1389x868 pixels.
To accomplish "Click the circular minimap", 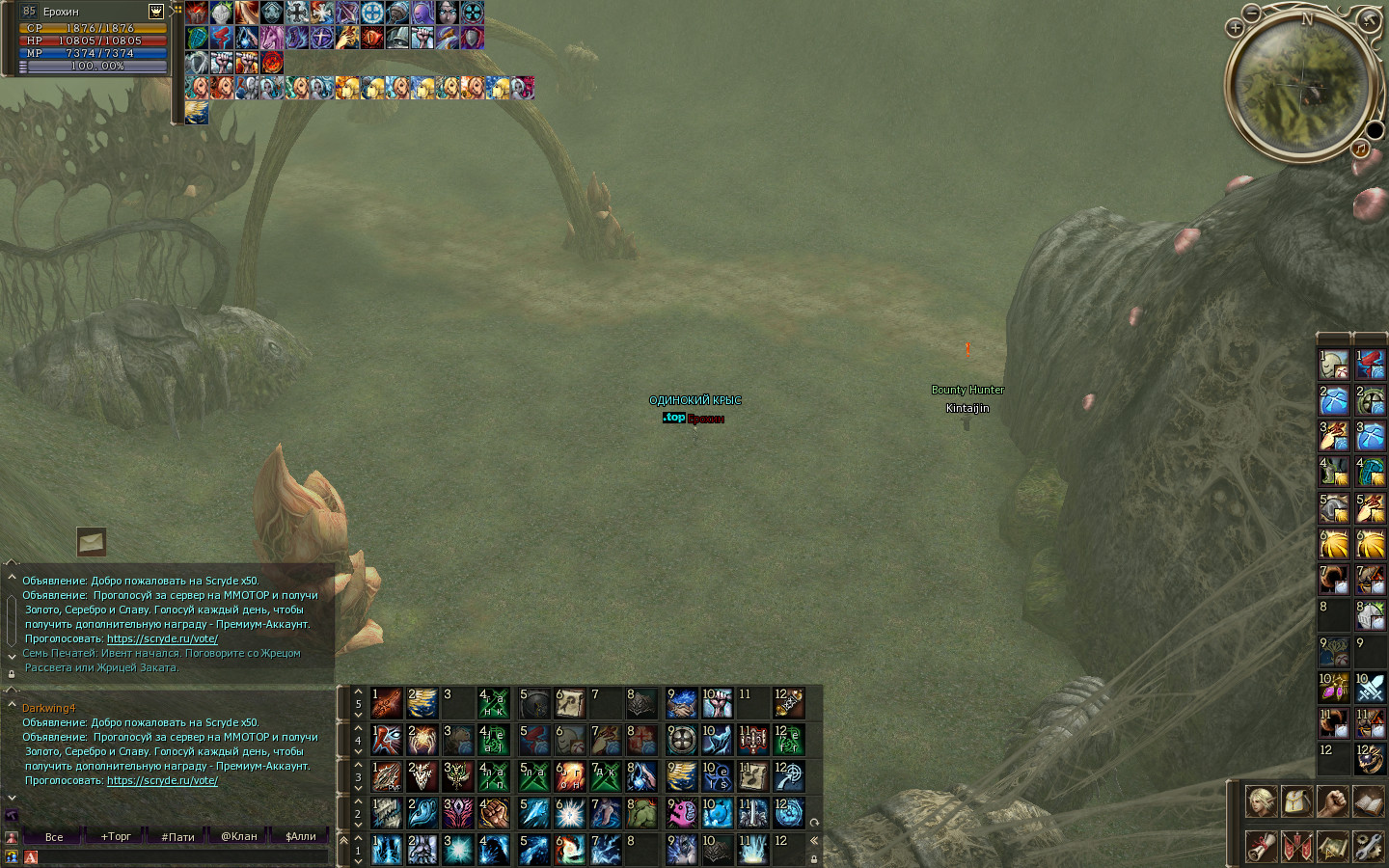I will pyautogui.click(x=1301, y=85).
